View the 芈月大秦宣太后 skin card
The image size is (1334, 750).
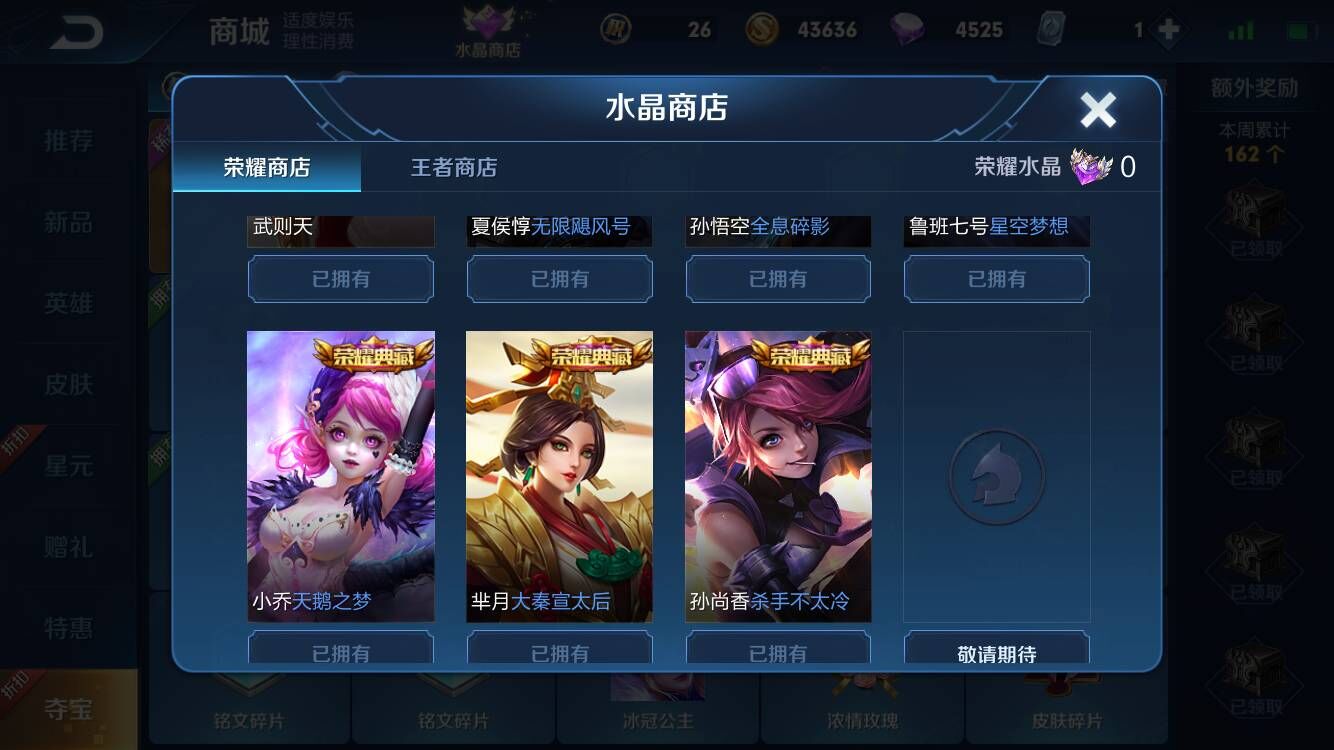click(559, 476)
